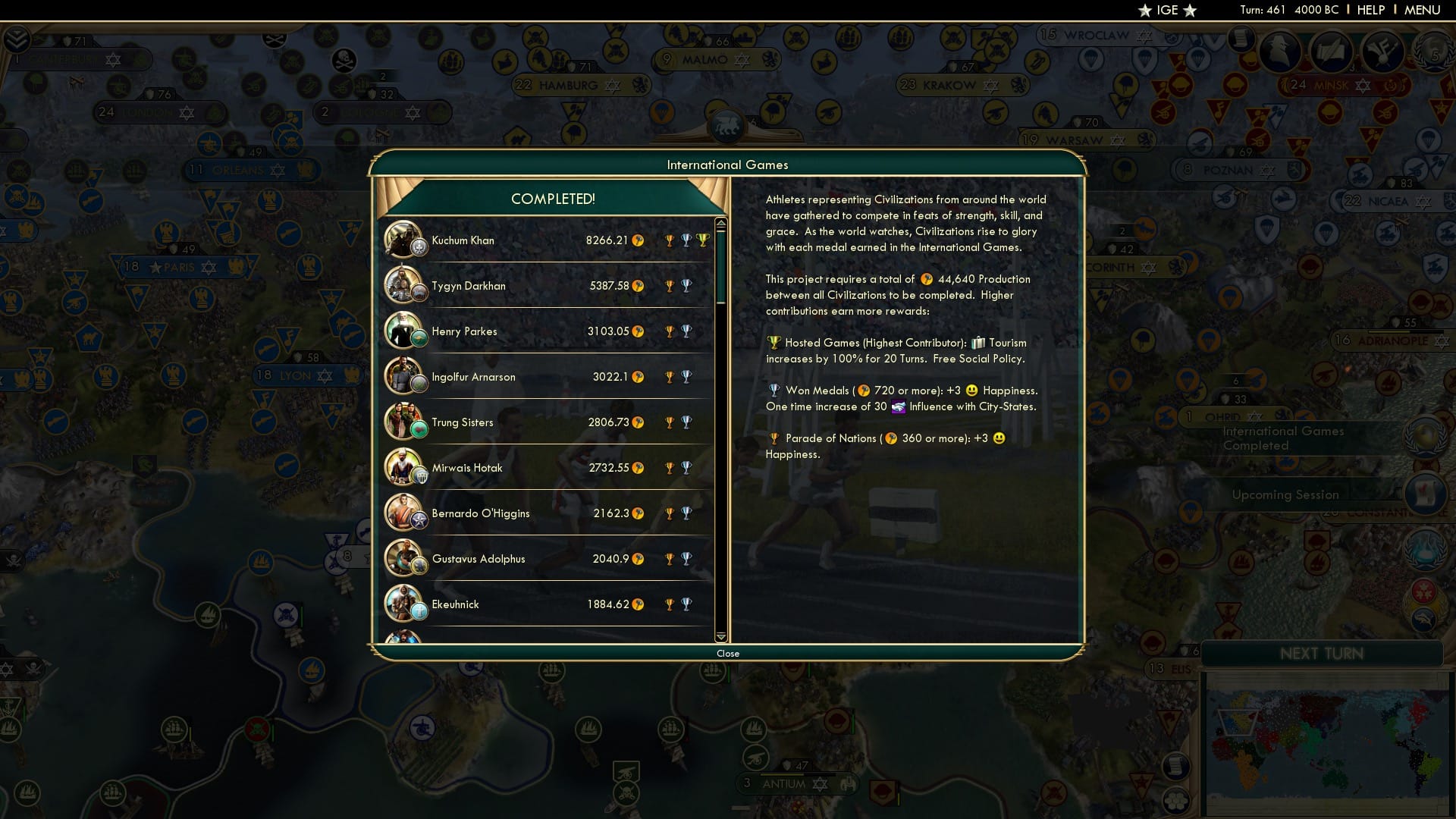Viewport: 1456px width, 819px height.
Task: Click the silver trophy next to Tygyn Darkhan
Action: [x=686, y=286]
